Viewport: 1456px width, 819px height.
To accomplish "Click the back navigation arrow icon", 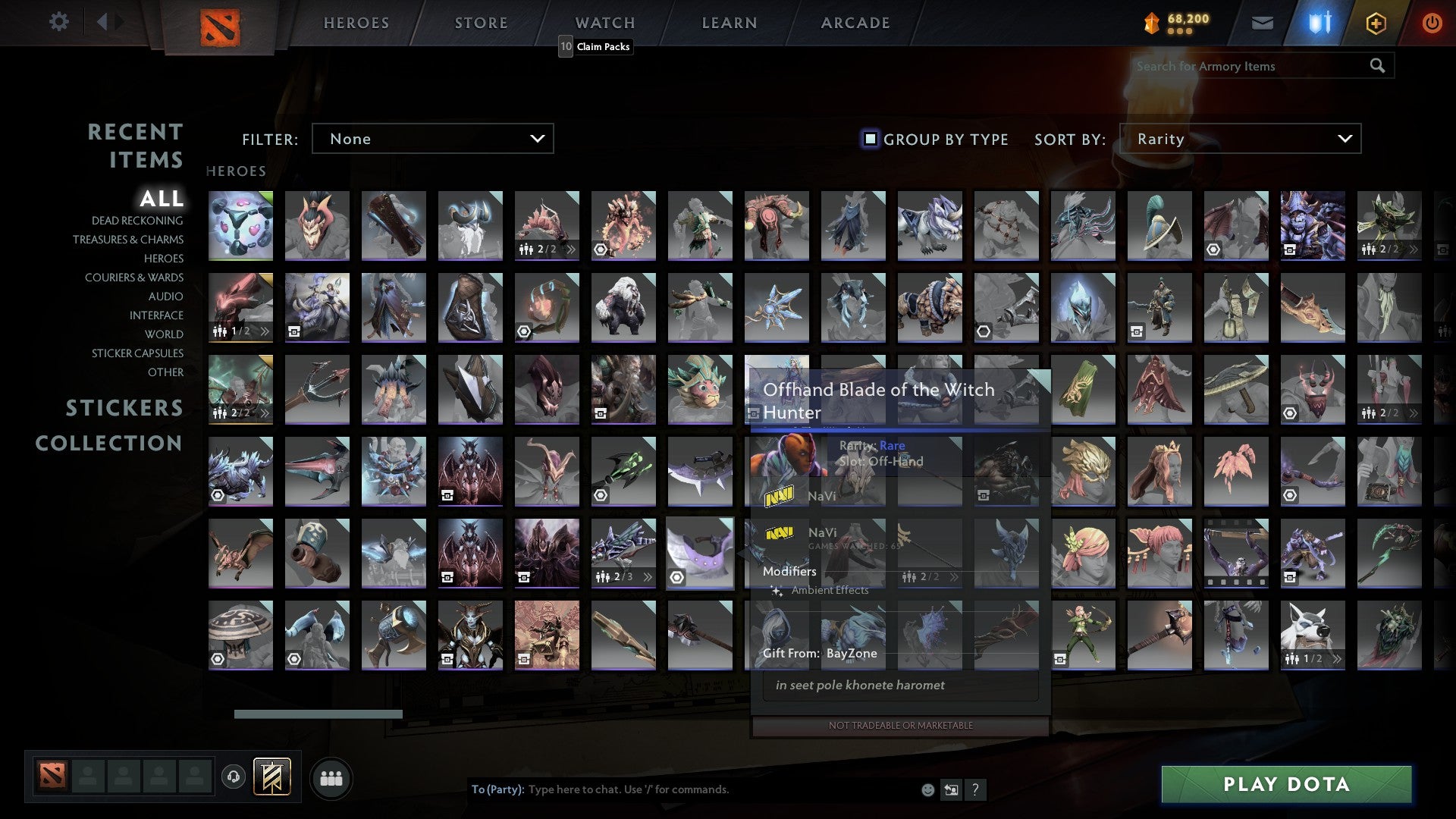I will point(104,22).
